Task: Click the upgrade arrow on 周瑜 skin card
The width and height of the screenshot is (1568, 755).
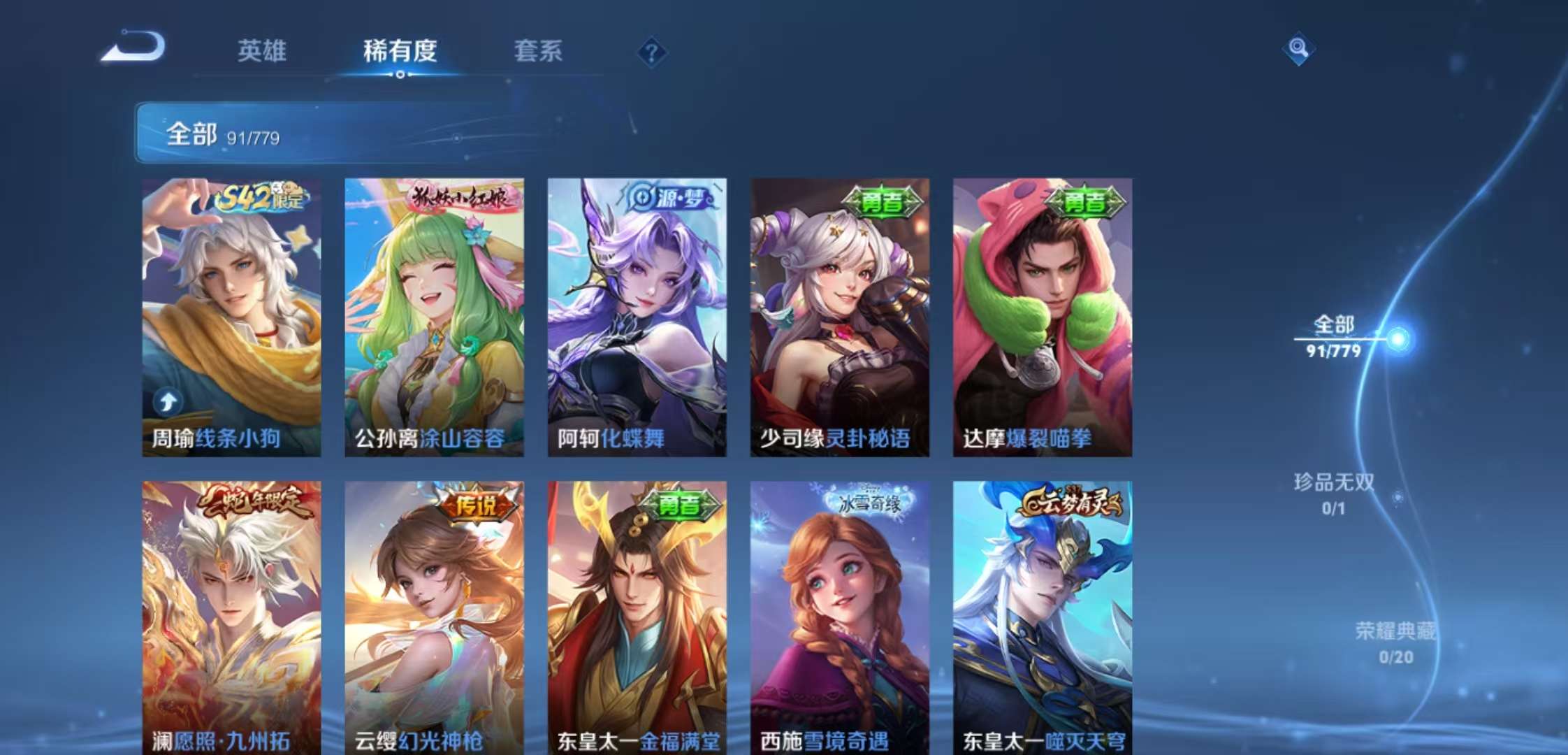Action: tap(166, 401)
